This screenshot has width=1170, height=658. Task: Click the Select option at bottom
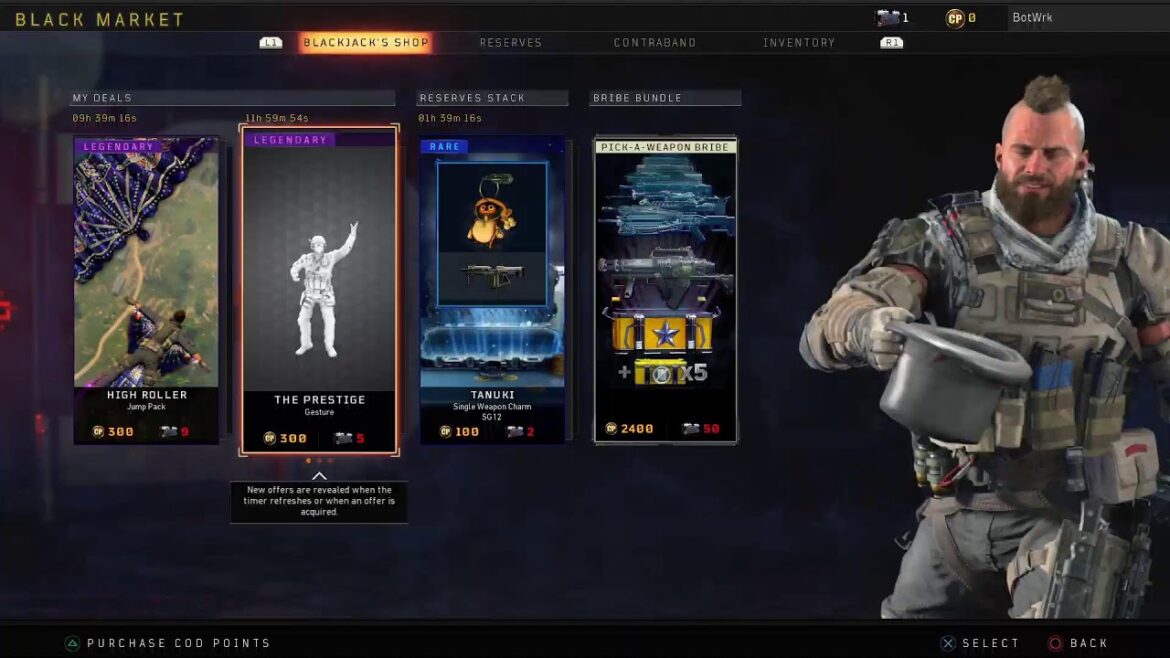point(979,644)
